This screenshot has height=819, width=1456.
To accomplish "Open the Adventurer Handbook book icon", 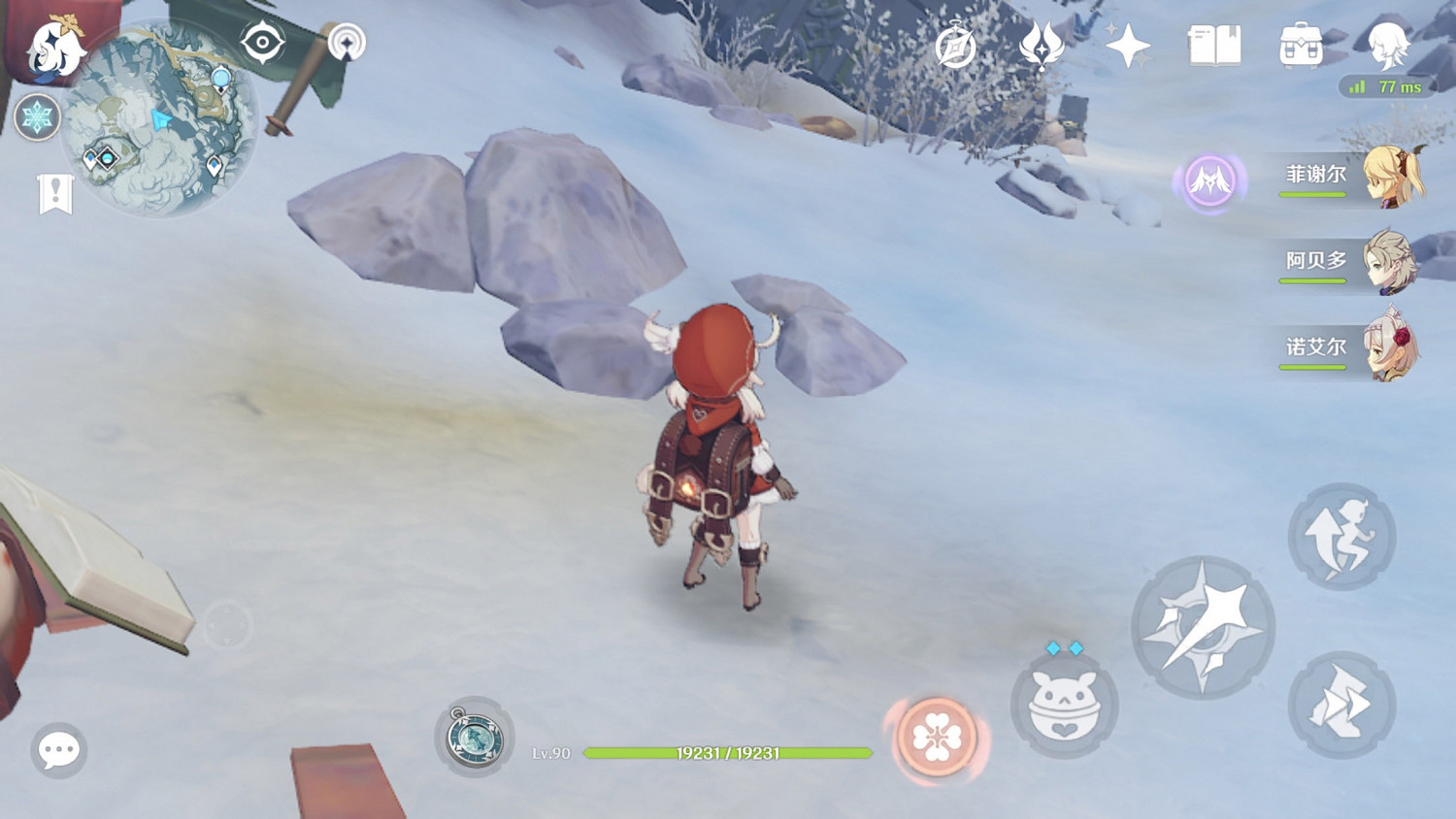I will pyautogui.click(x=1214, y=44).
